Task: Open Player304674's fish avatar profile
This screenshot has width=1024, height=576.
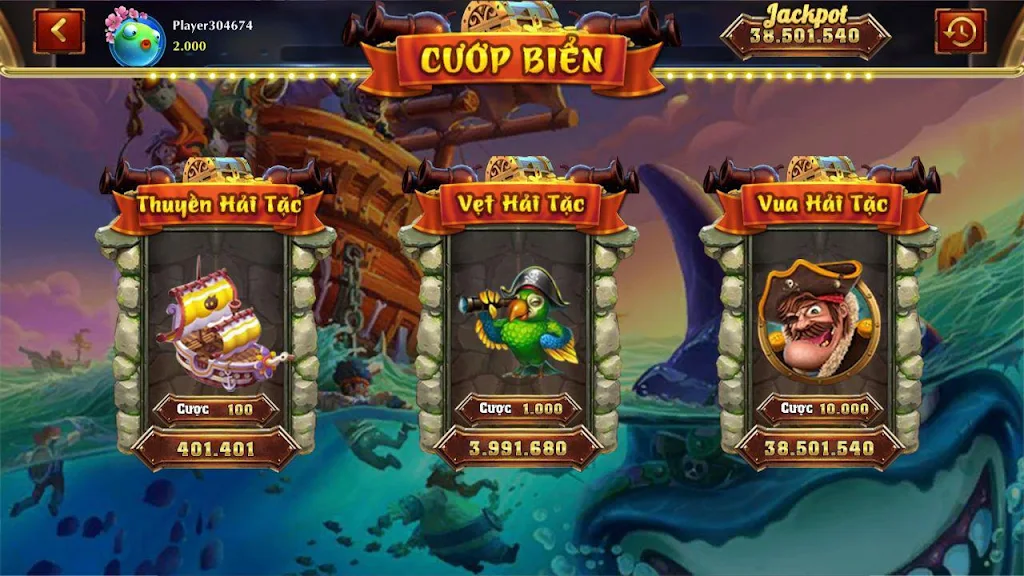Action: (x=136, y=39)
